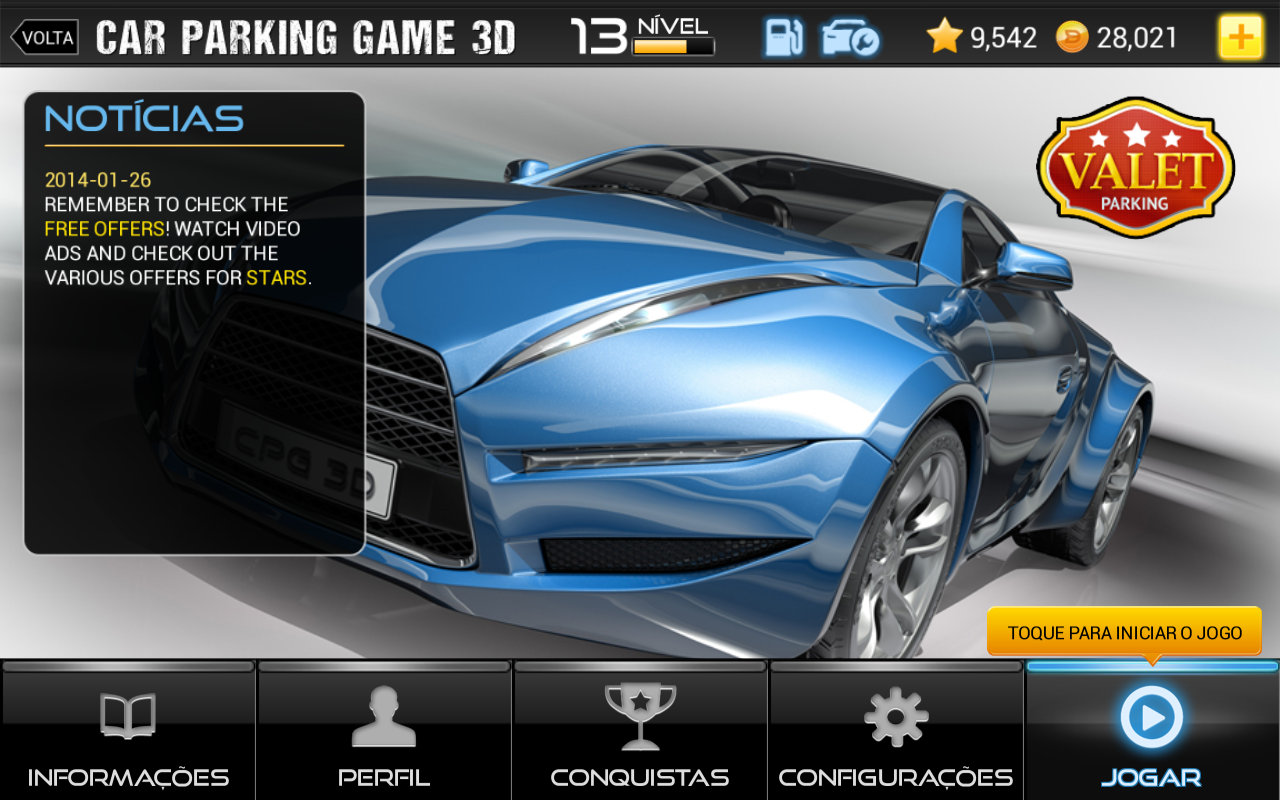Screen dimensions: 1280x800
Task: Tap the VOLTA back button
Action: 44,36
